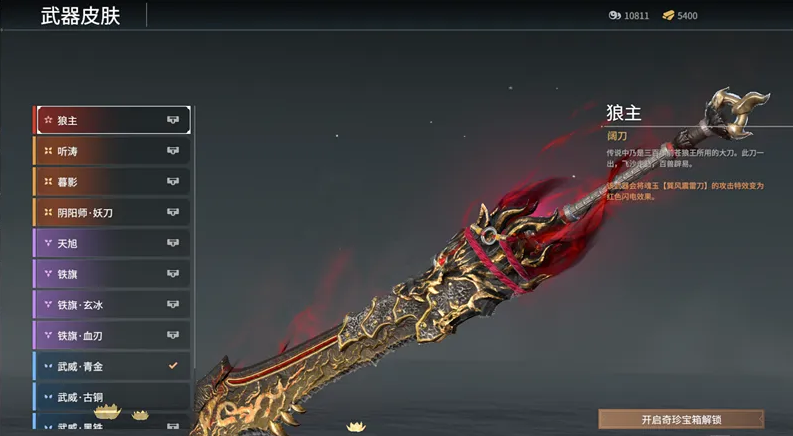Click the 开启奇珍宝箱解锁 unlock button

pyautogui.click(x=681, y=419)
